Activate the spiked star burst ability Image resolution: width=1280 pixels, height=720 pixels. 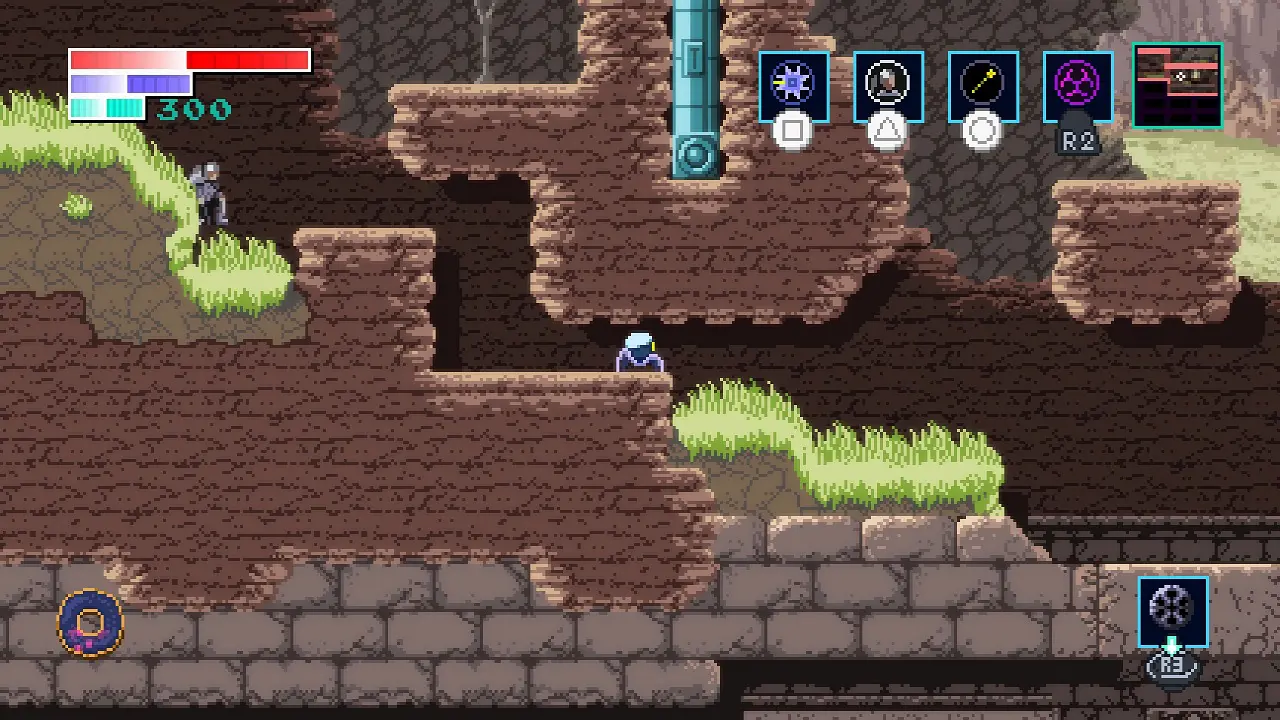(x=793, y=86)
